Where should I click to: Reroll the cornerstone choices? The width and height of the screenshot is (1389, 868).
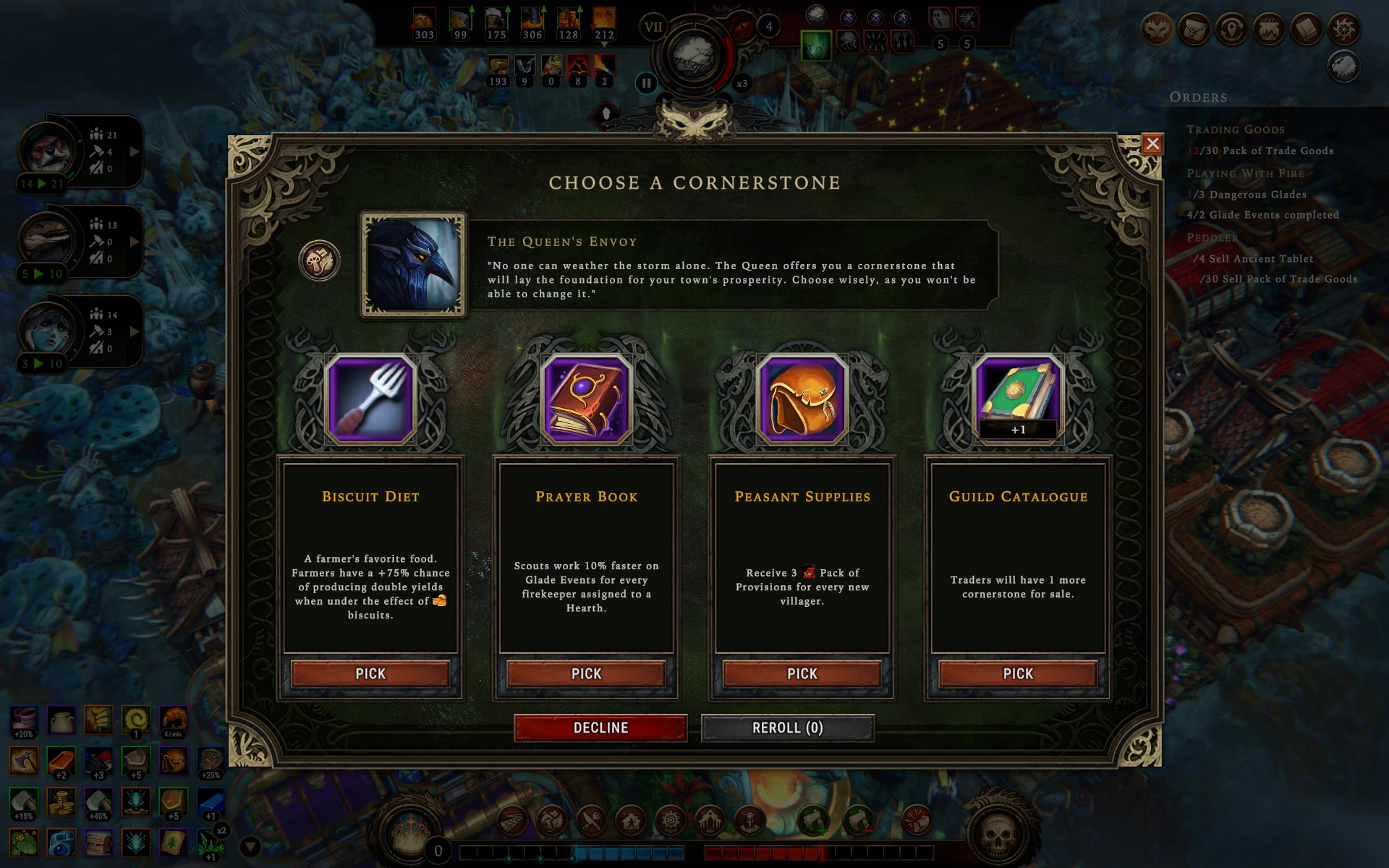coord(787,728)
